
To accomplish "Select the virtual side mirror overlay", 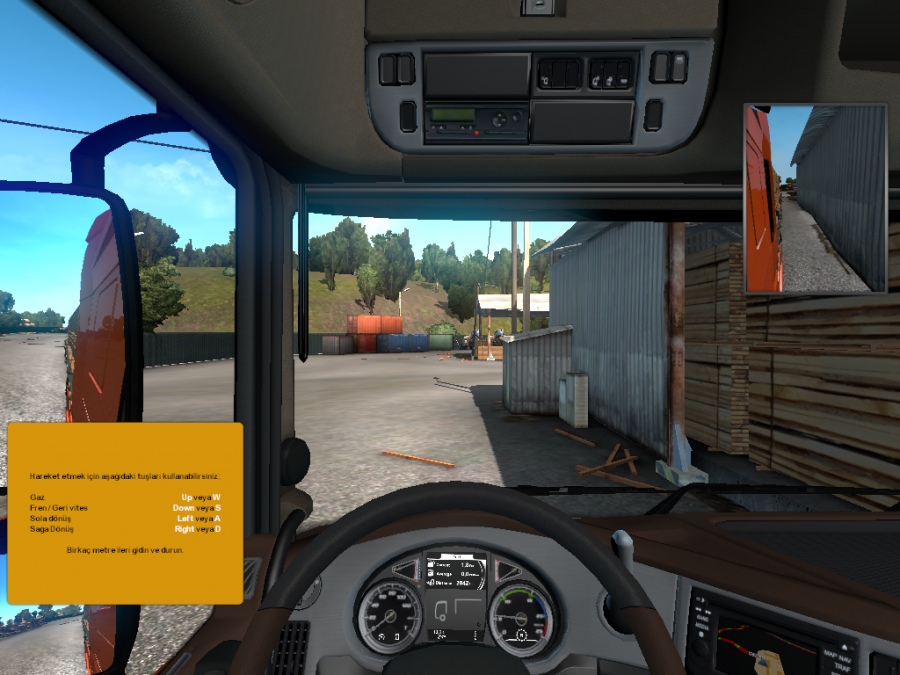I will pyautogui.click(x=815, y=197).
